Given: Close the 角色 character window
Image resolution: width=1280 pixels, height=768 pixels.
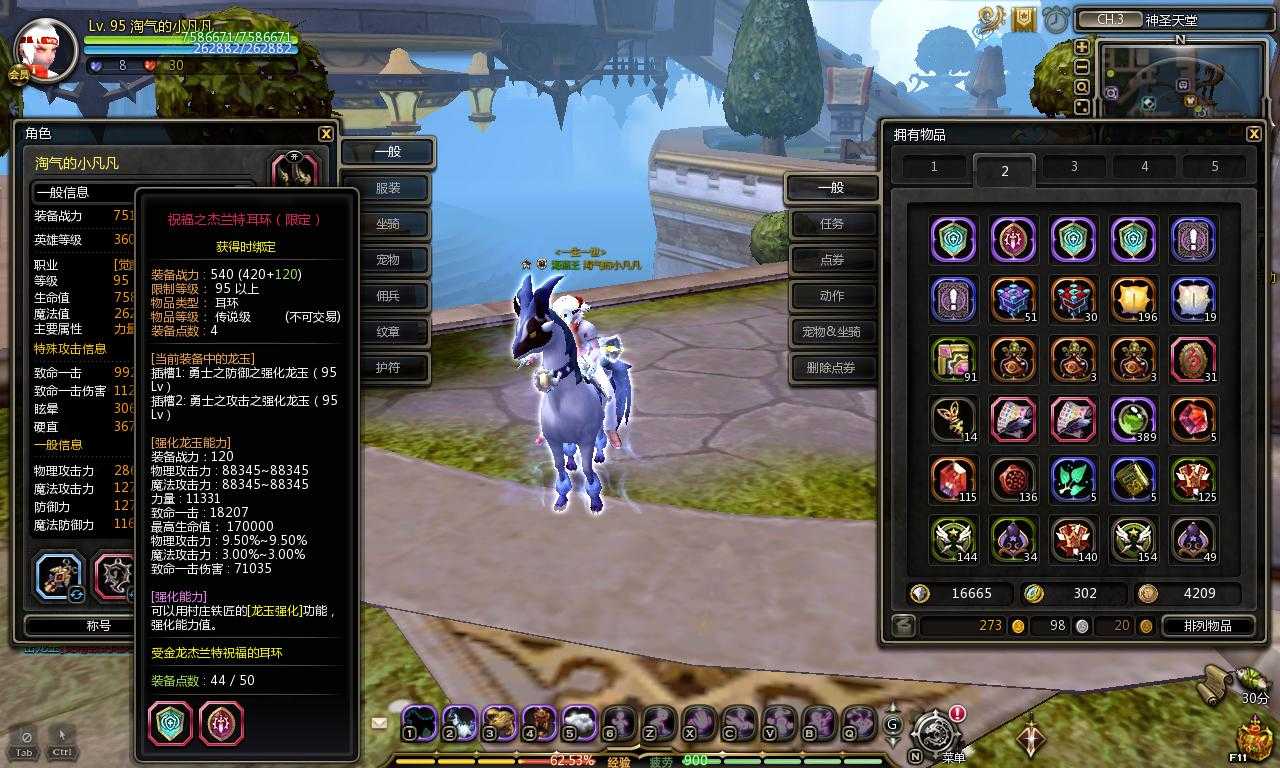Looking at the screenshot, I should click(x=326, y=134).
